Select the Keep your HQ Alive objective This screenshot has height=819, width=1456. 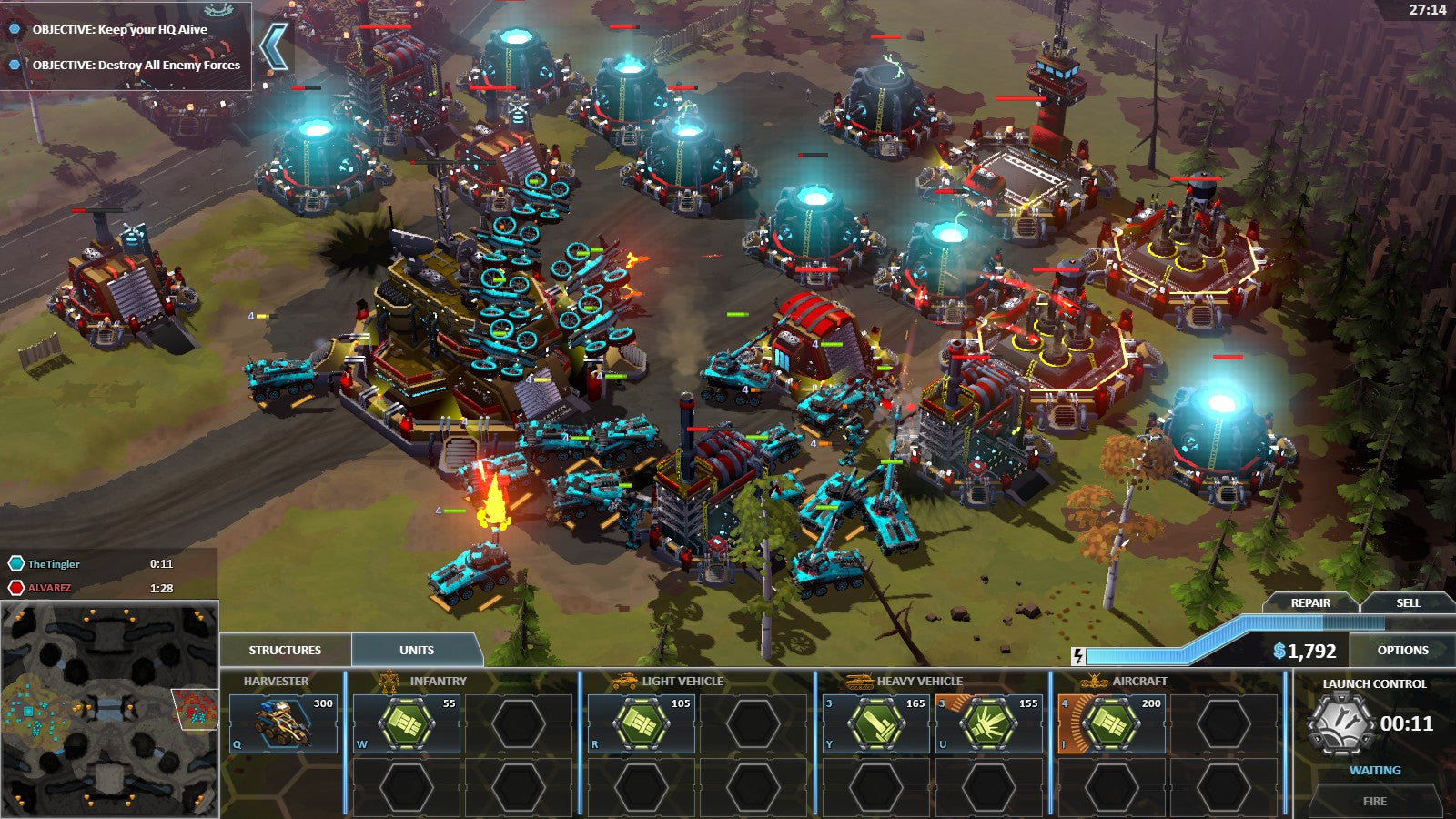coord(119,29)
